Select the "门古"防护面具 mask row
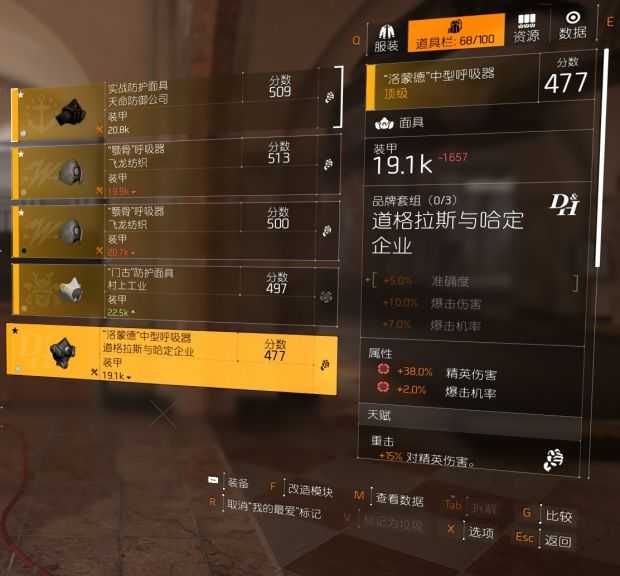620x576 pixels. point(175,289)
